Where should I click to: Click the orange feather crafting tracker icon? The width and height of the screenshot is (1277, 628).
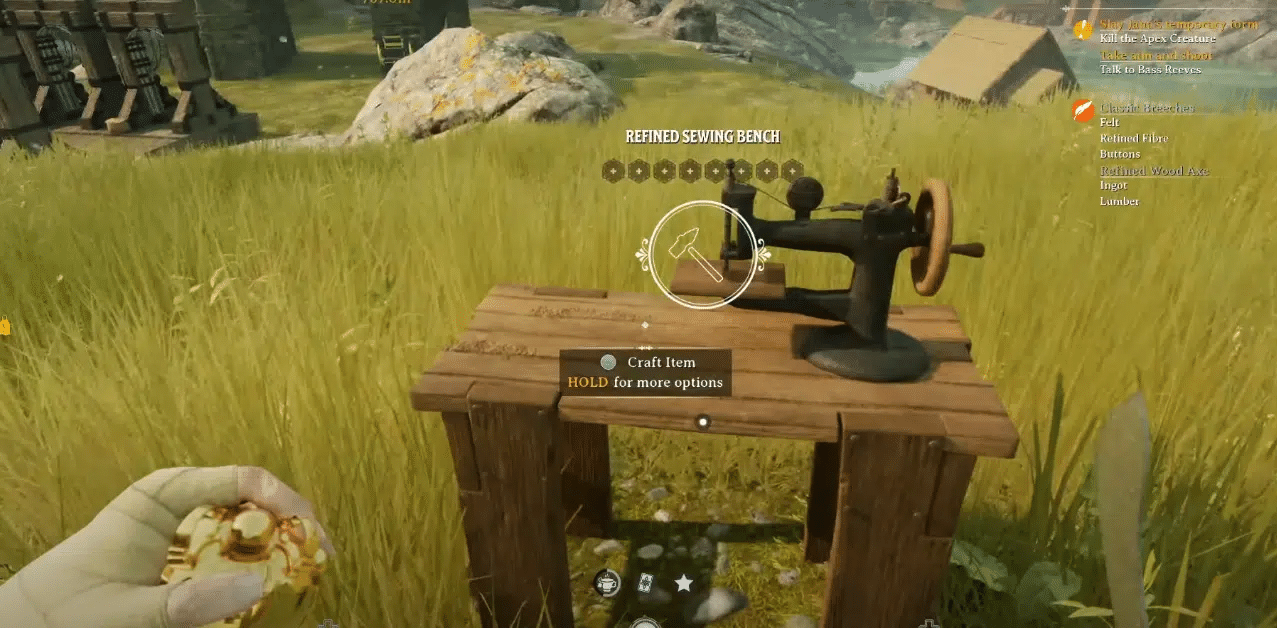pyautogui.click(x=1083, y=110)
